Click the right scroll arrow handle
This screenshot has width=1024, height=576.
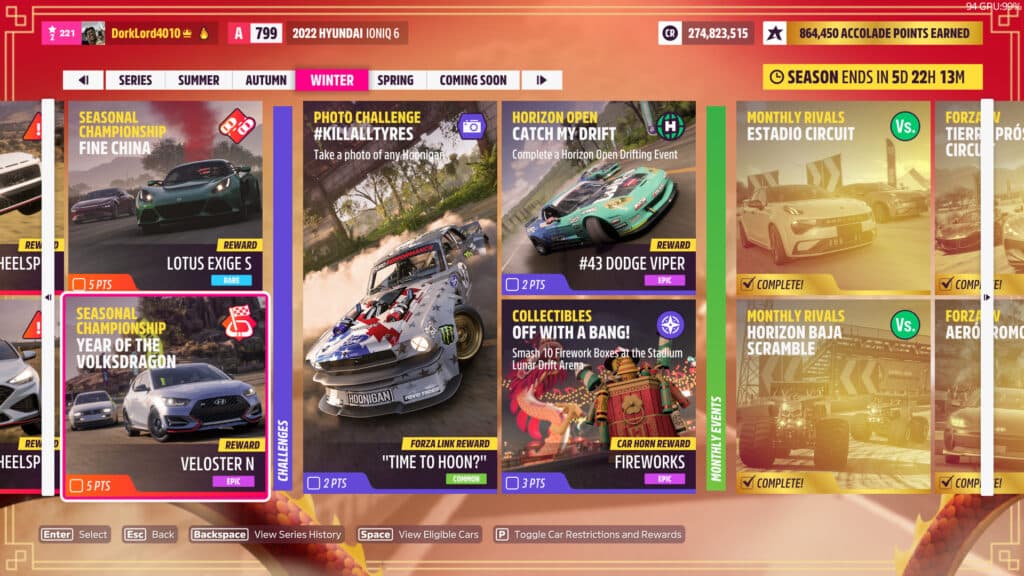[987, 297]
